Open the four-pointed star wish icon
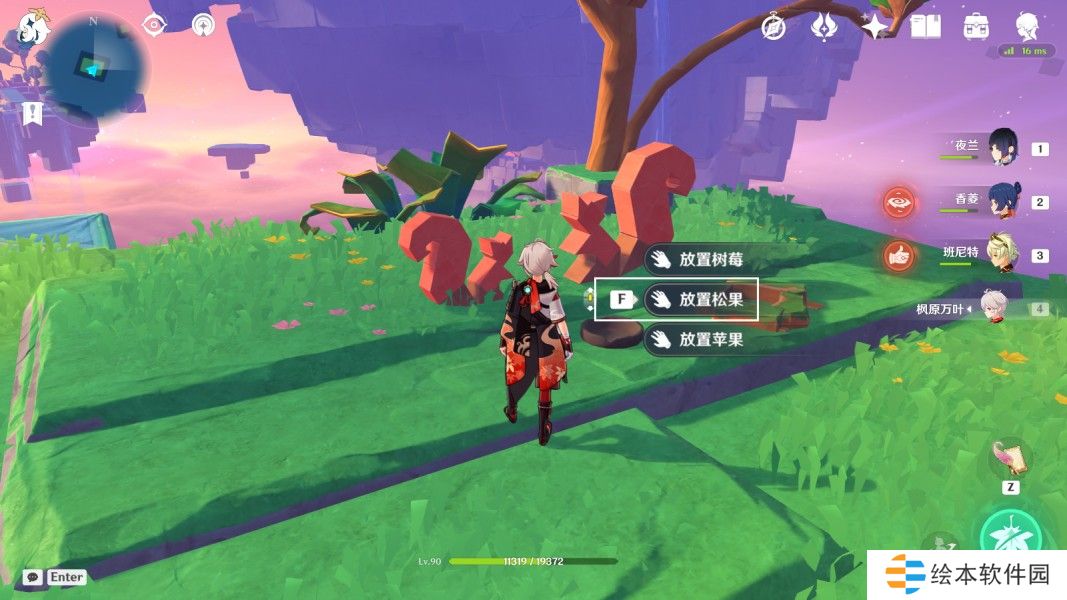The image size is (1067, 600). point(876,27)
